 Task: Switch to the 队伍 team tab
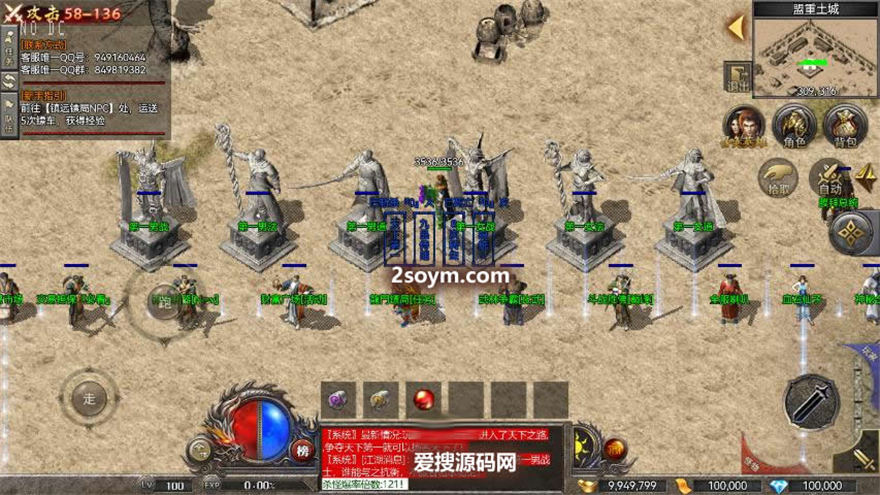click(x=9, y=118)
